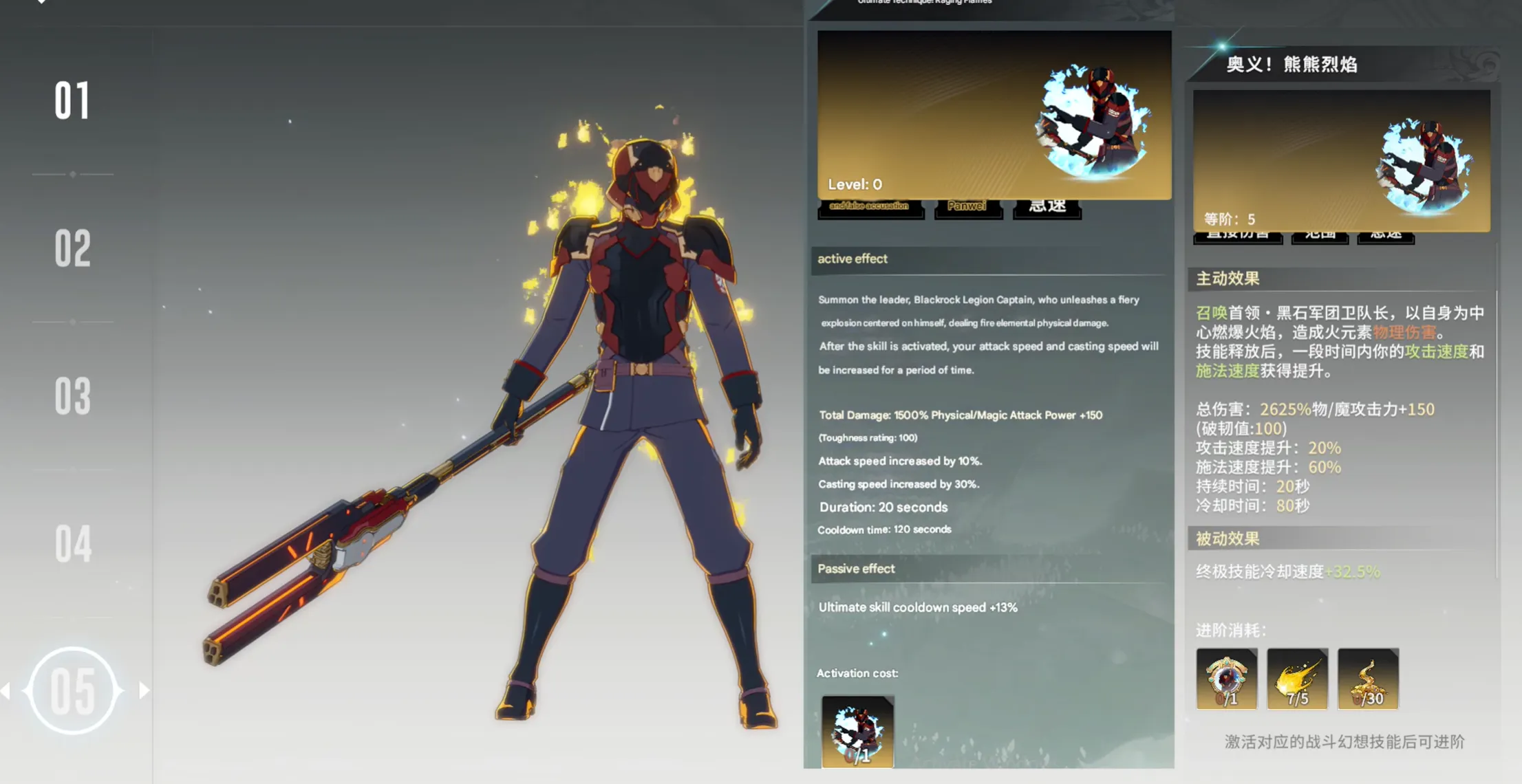Image resolution: width=1522 pixels, height=784 pixels.
Task: Switch to stage 02
Action: (x=72, y=248)
